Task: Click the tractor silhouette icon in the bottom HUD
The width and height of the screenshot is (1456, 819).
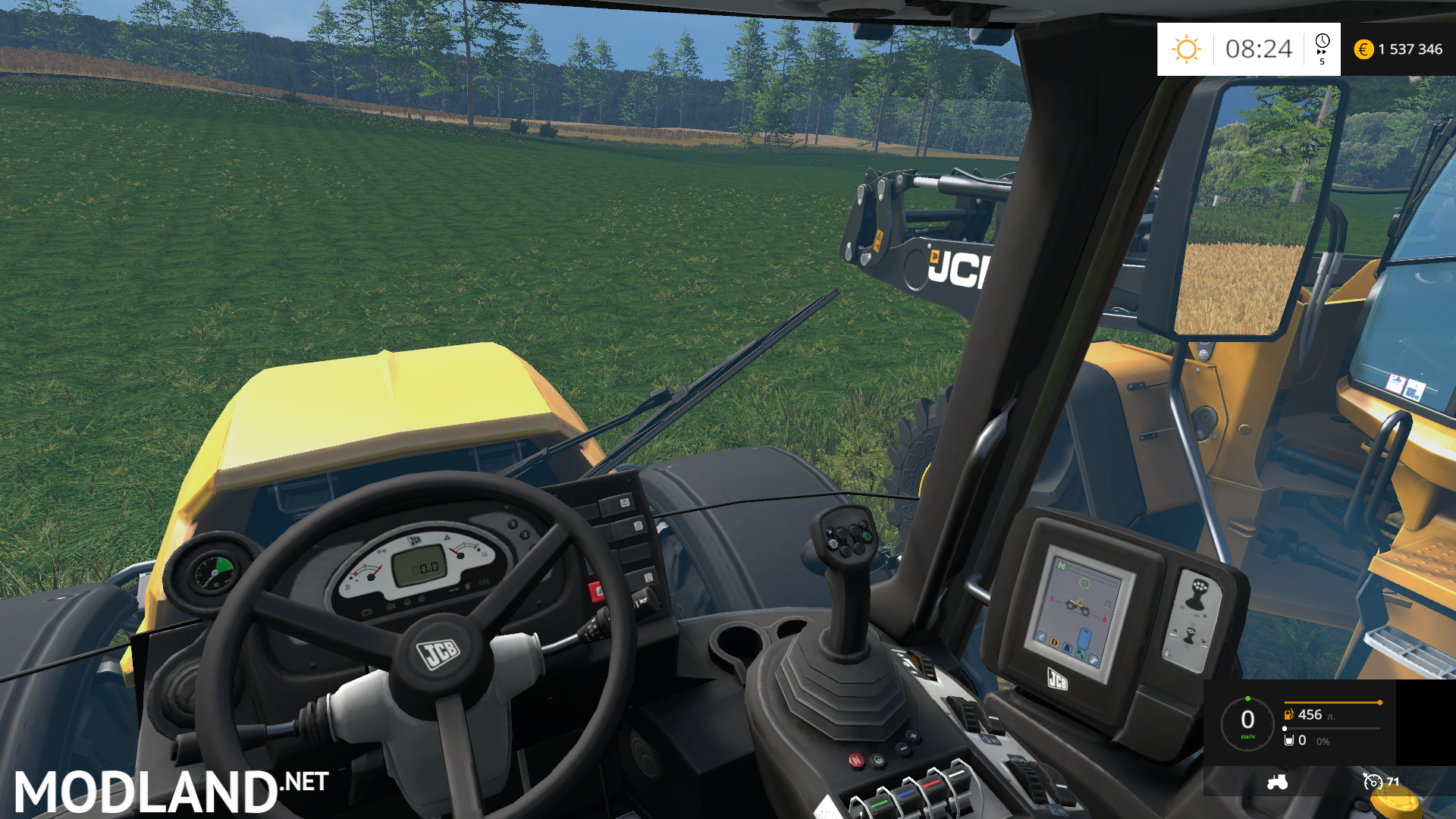Action: click(1277, 783)
